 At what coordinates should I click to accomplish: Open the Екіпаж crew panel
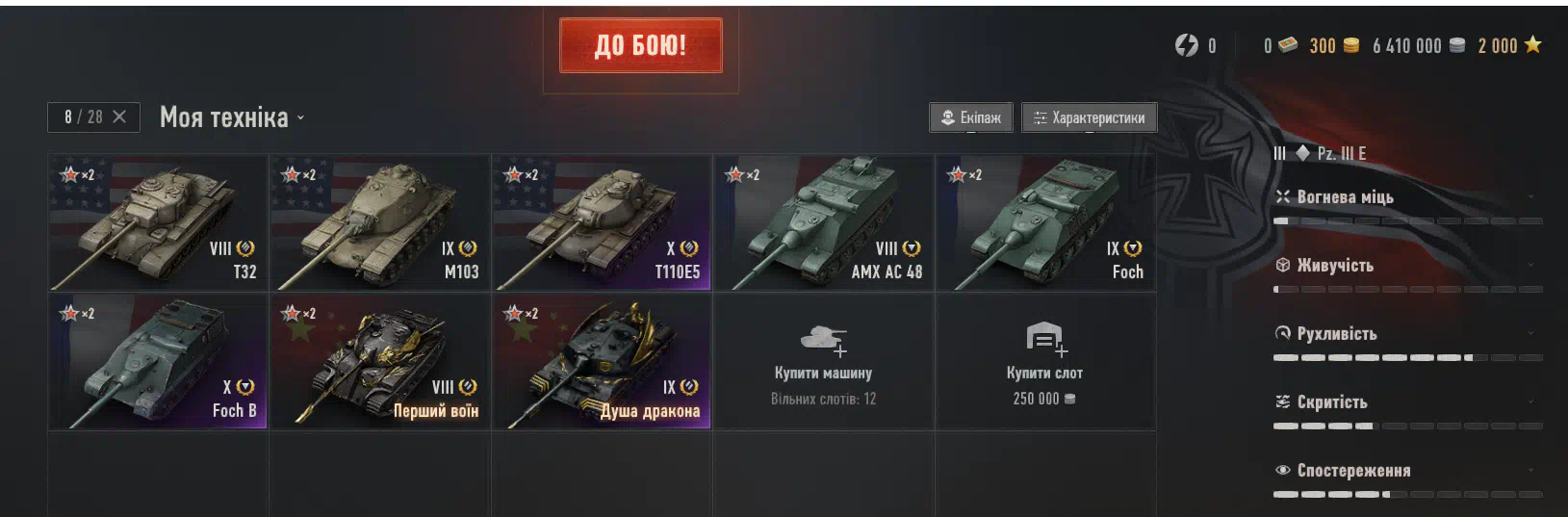tap(970, 117)
